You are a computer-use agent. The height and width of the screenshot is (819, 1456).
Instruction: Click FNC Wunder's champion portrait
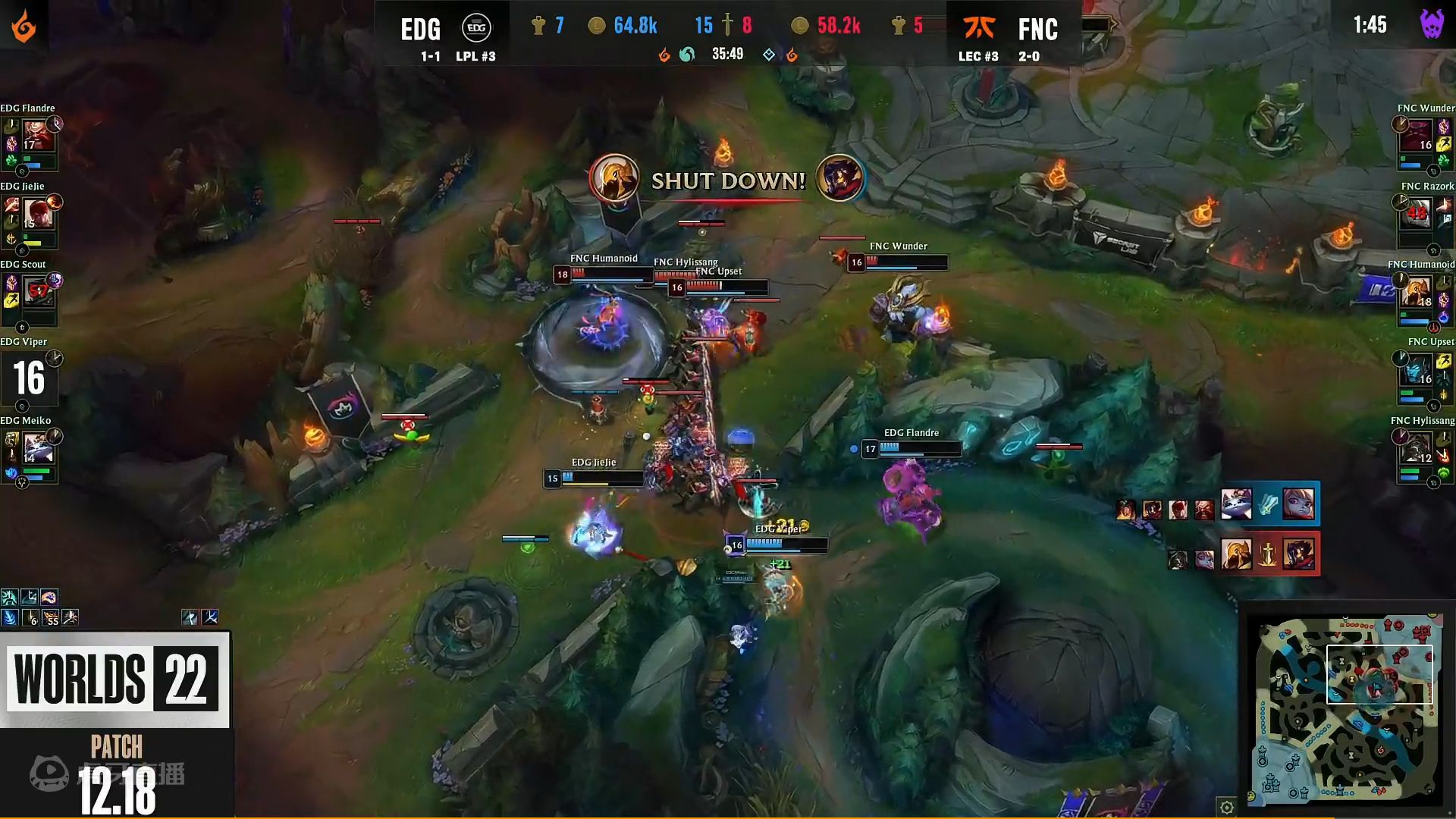[x=1418, y=136]
